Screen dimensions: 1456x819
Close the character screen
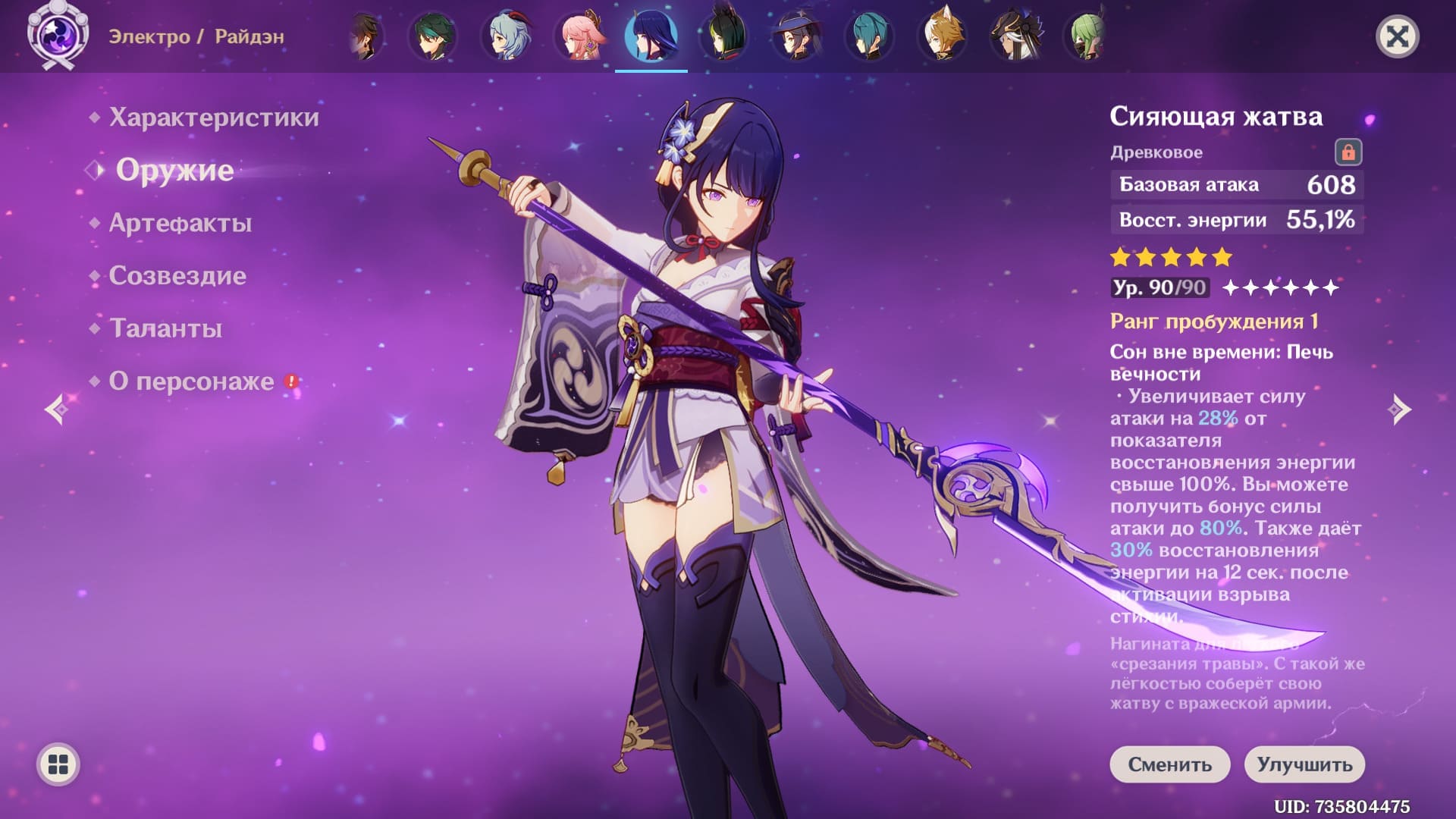1397,36
